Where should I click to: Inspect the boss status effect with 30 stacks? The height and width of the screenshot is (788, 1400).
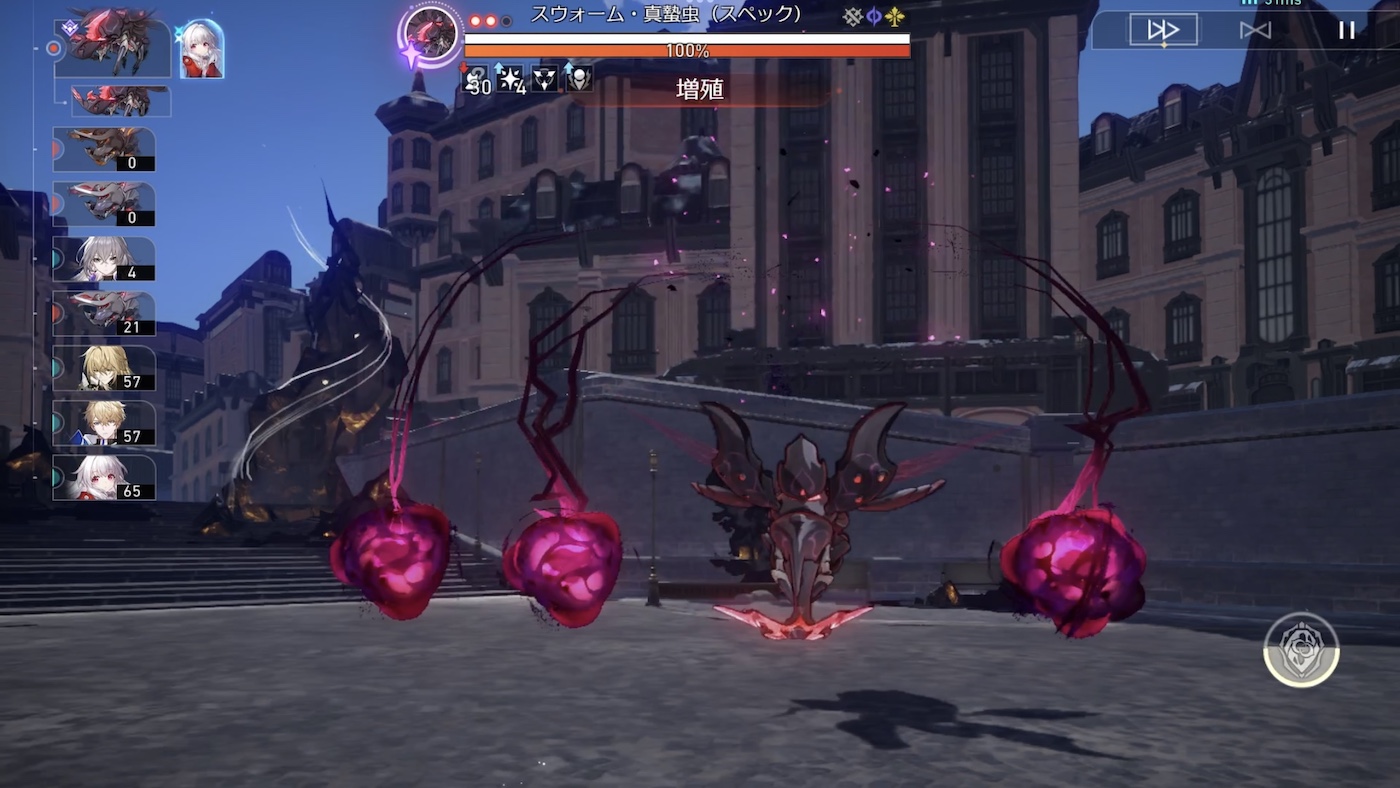click(475, 79)
